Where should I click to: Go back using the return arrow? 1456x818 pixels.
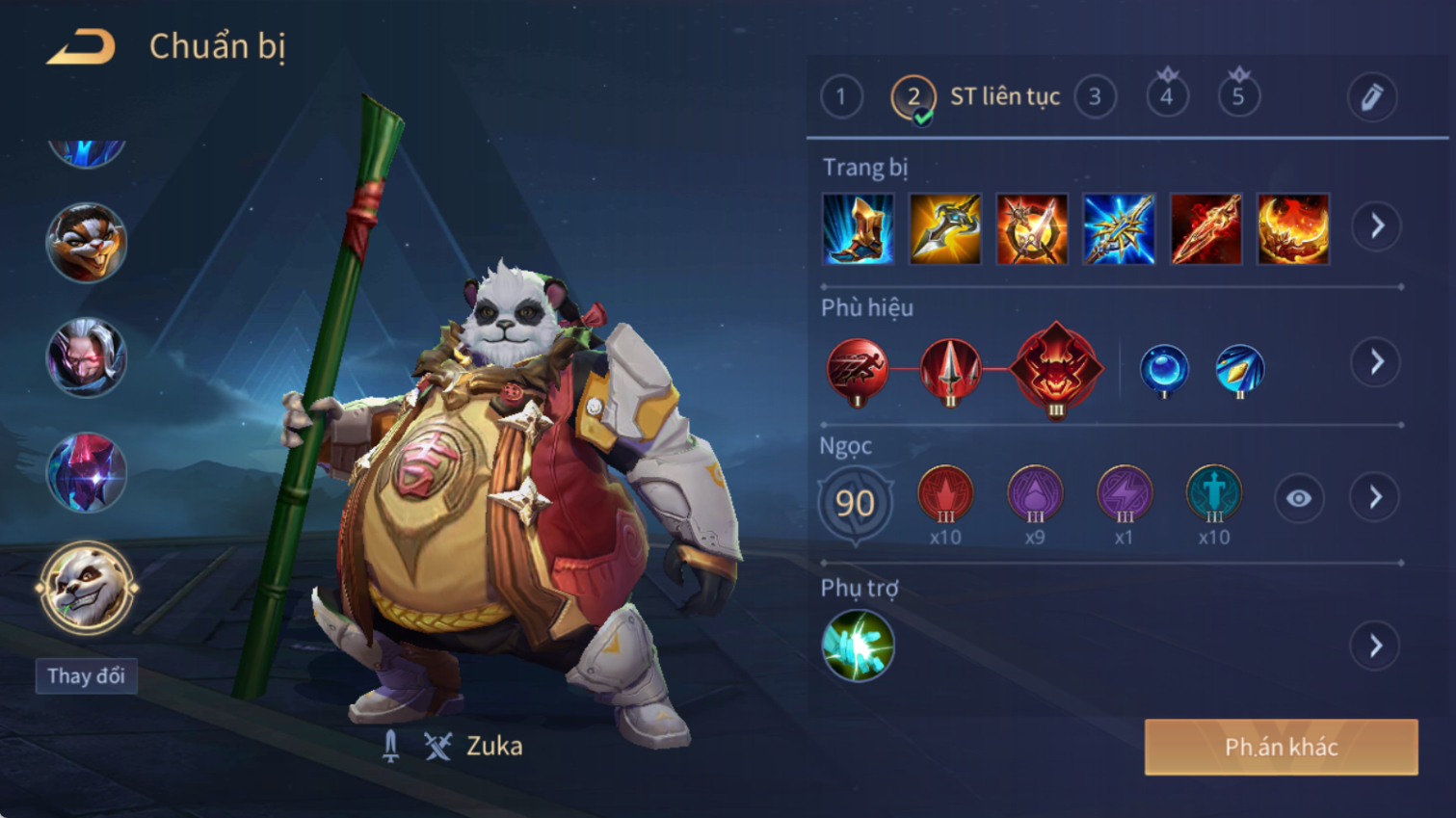pos(81,46)
